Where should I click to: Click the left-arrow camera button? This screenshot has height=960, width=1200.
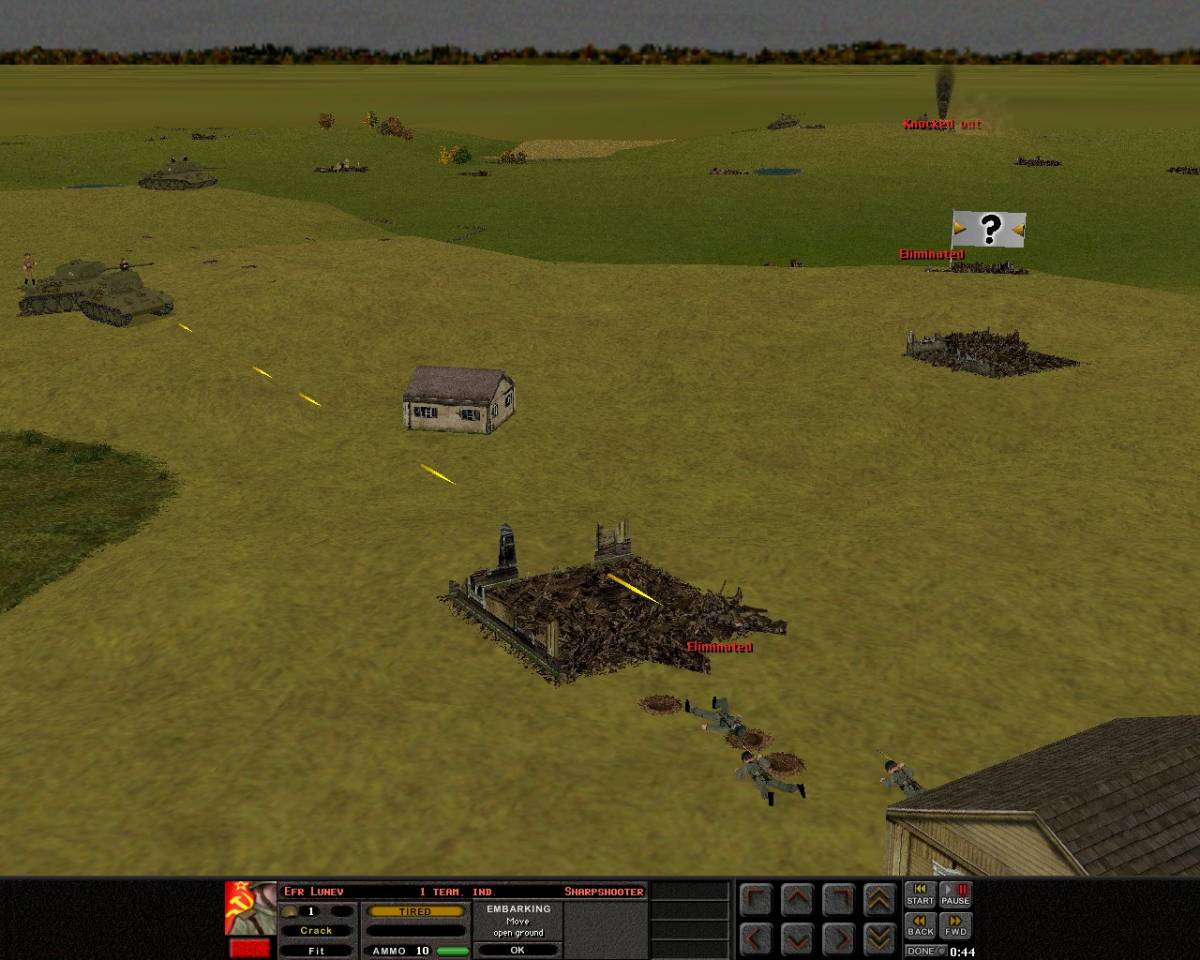756,938
